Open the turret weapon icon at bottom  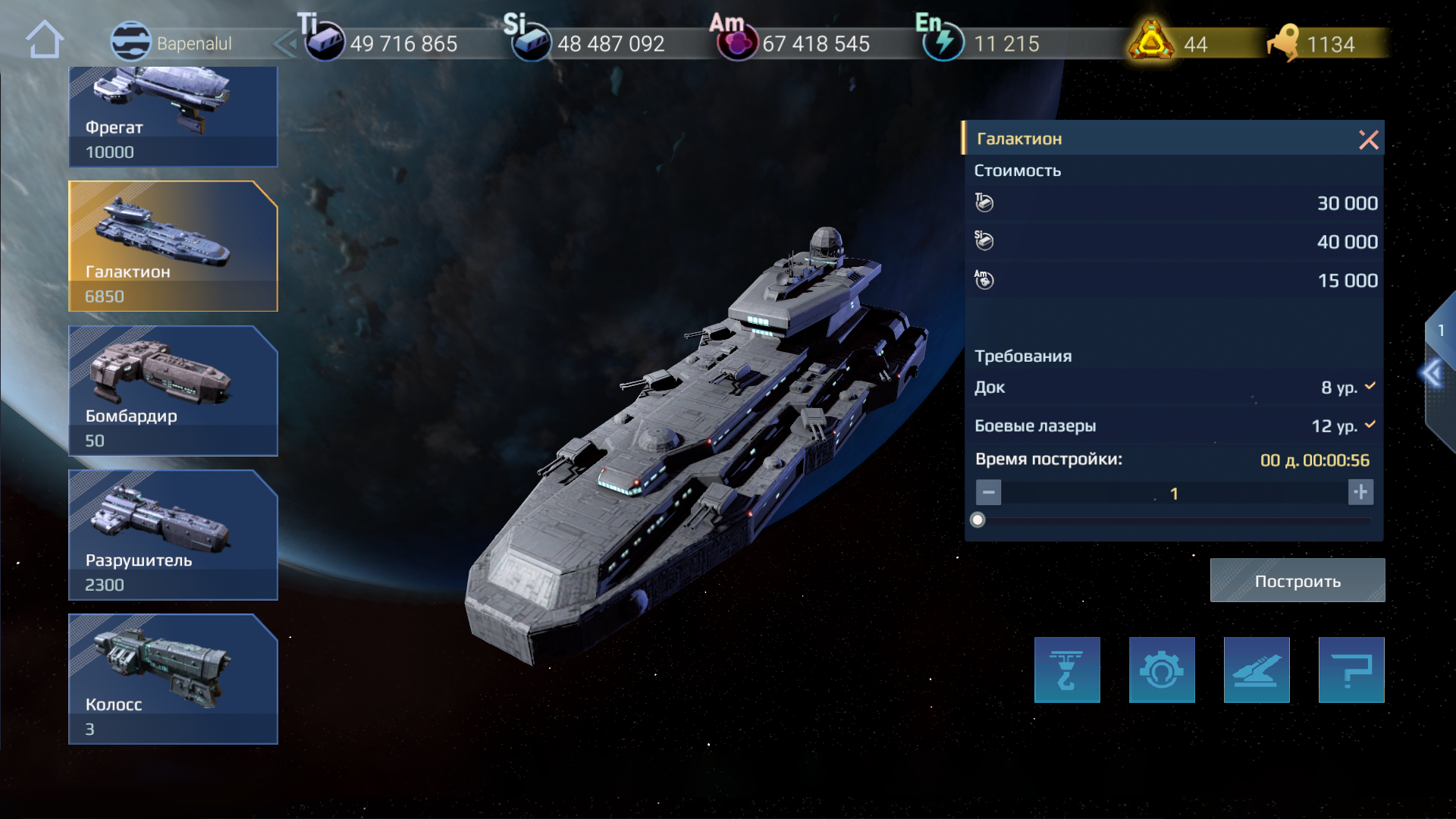pyautogui.click(x=1257, y=670)
